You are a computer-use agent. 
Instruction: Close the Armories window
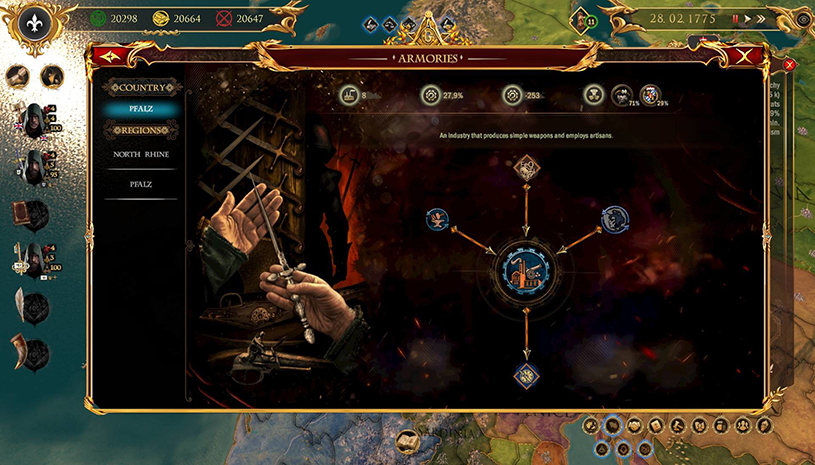[x=742, y=57]
